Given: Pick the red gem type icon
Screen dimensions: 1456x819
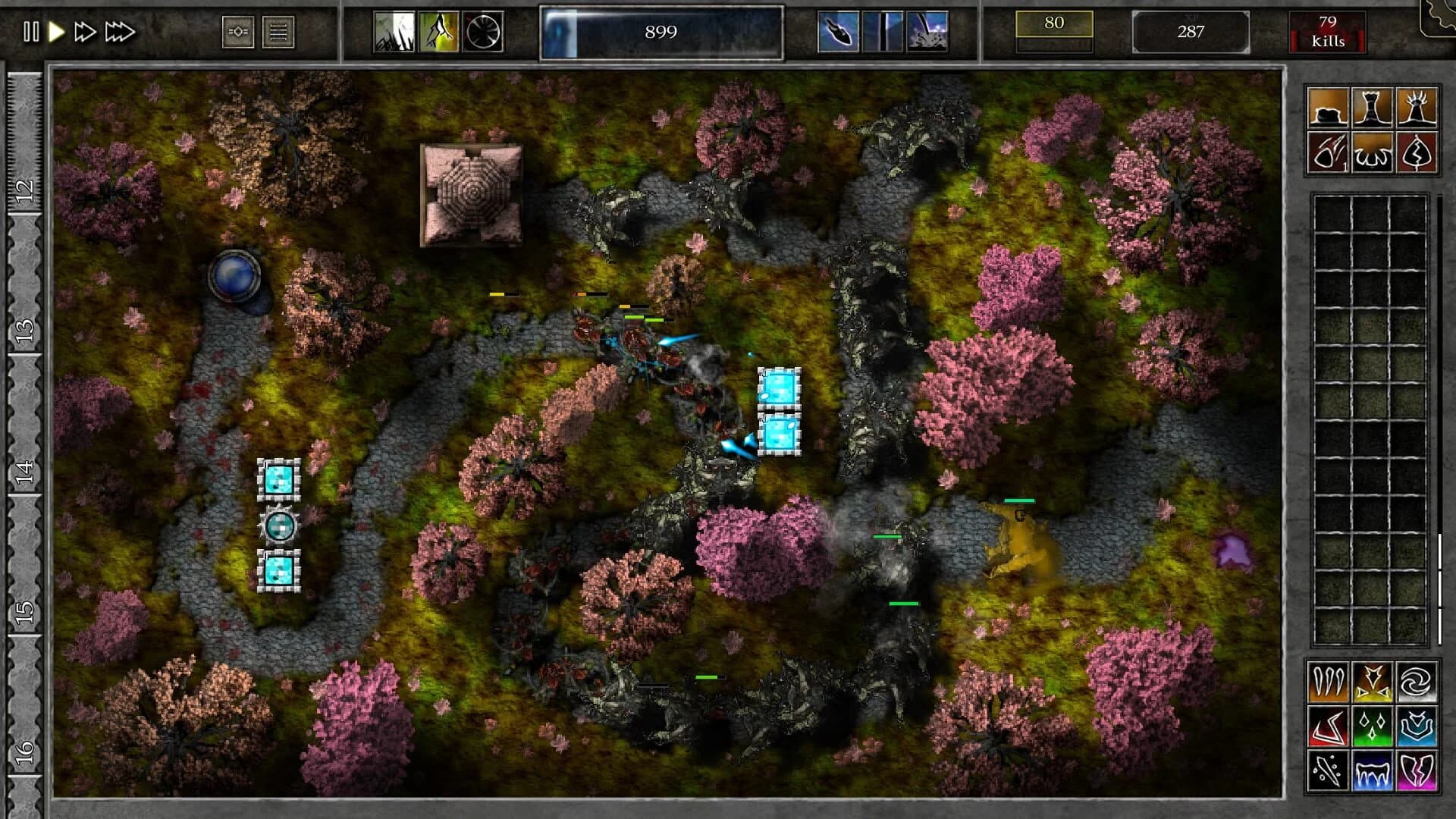Looking at the screenshot, I should [x=1328, y=726].
